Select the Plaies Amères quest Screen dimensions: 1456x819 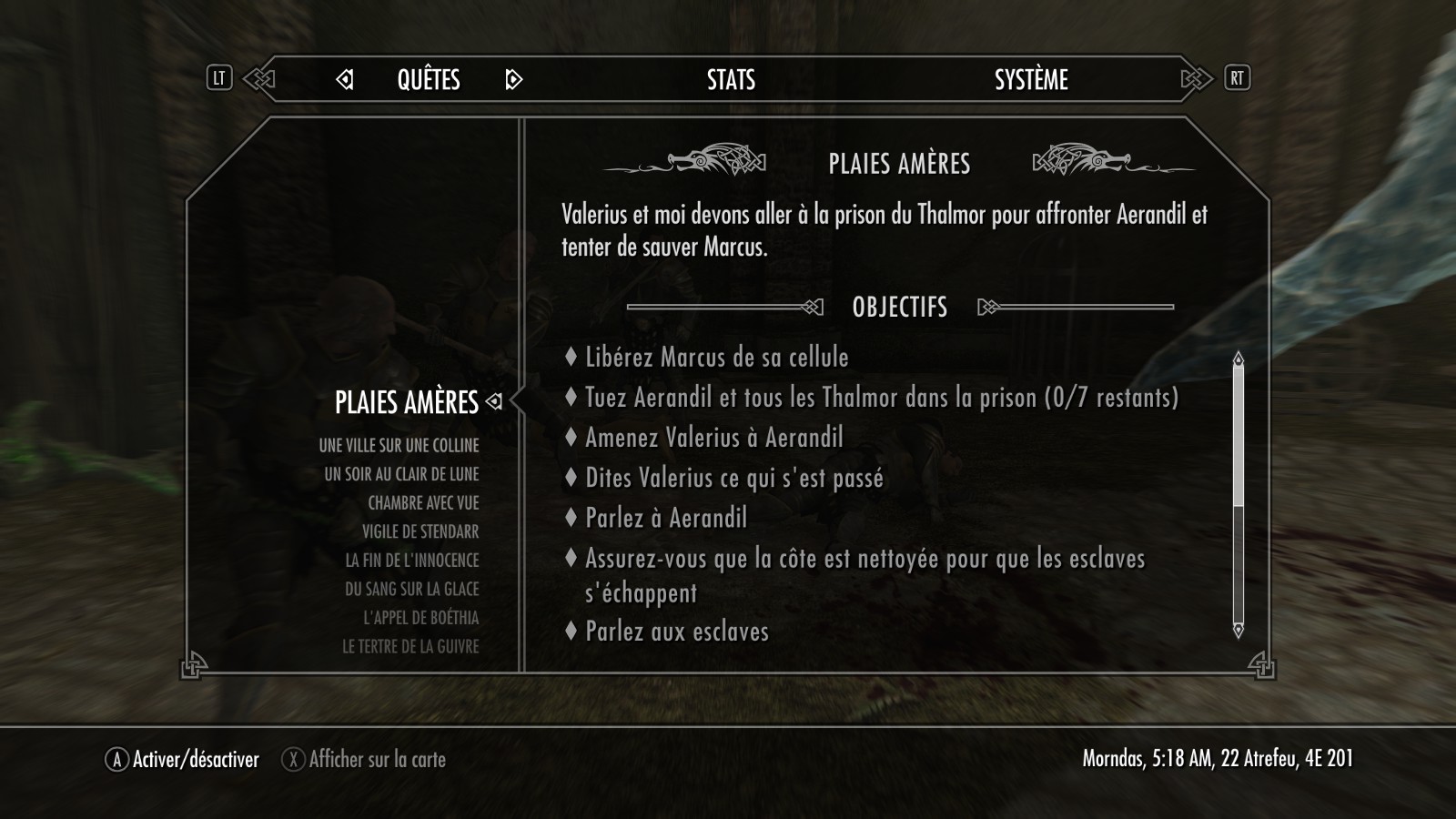click(x=406, y=402)
